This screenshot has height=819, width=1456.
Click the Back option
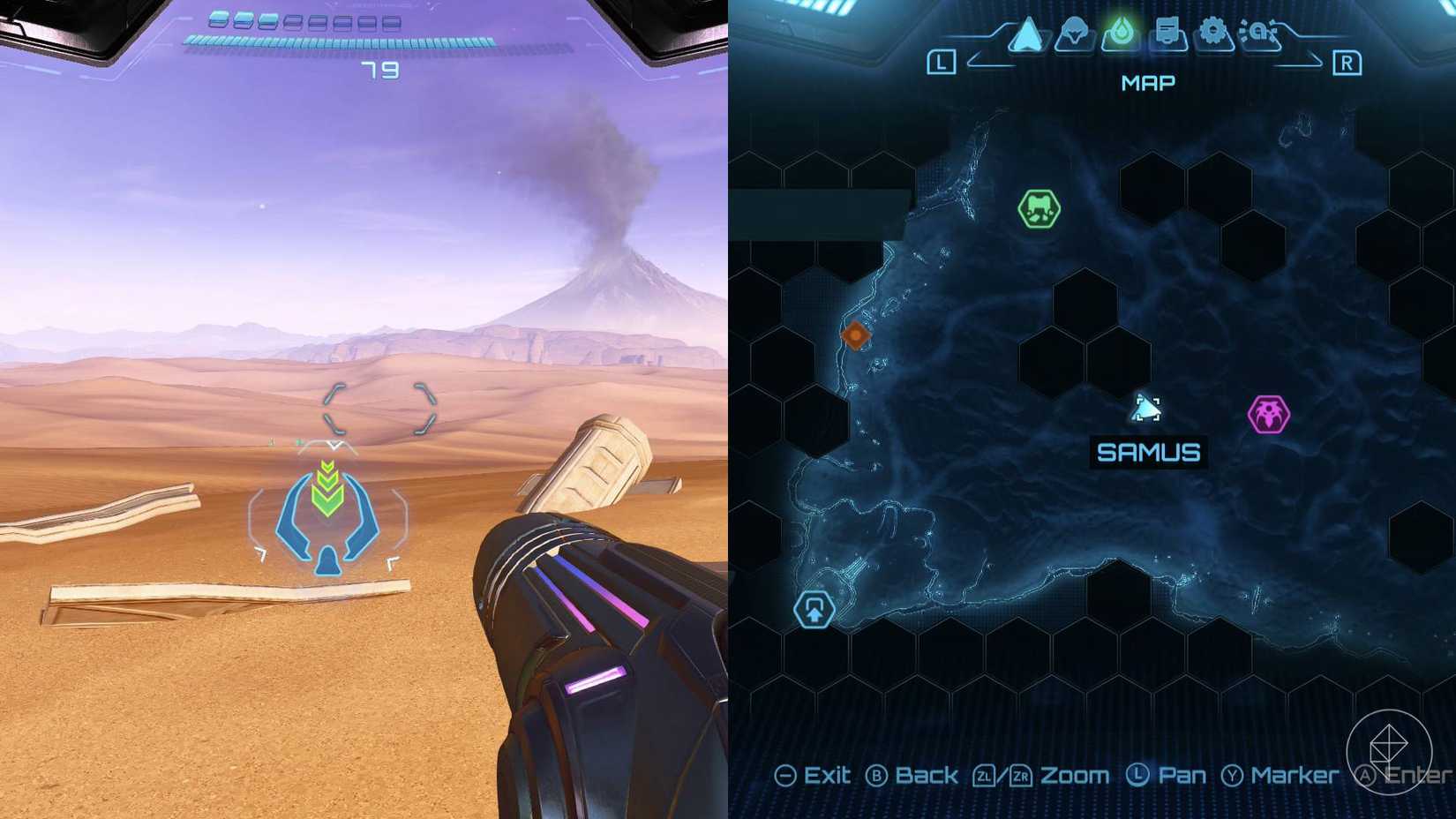pos(925,776)
